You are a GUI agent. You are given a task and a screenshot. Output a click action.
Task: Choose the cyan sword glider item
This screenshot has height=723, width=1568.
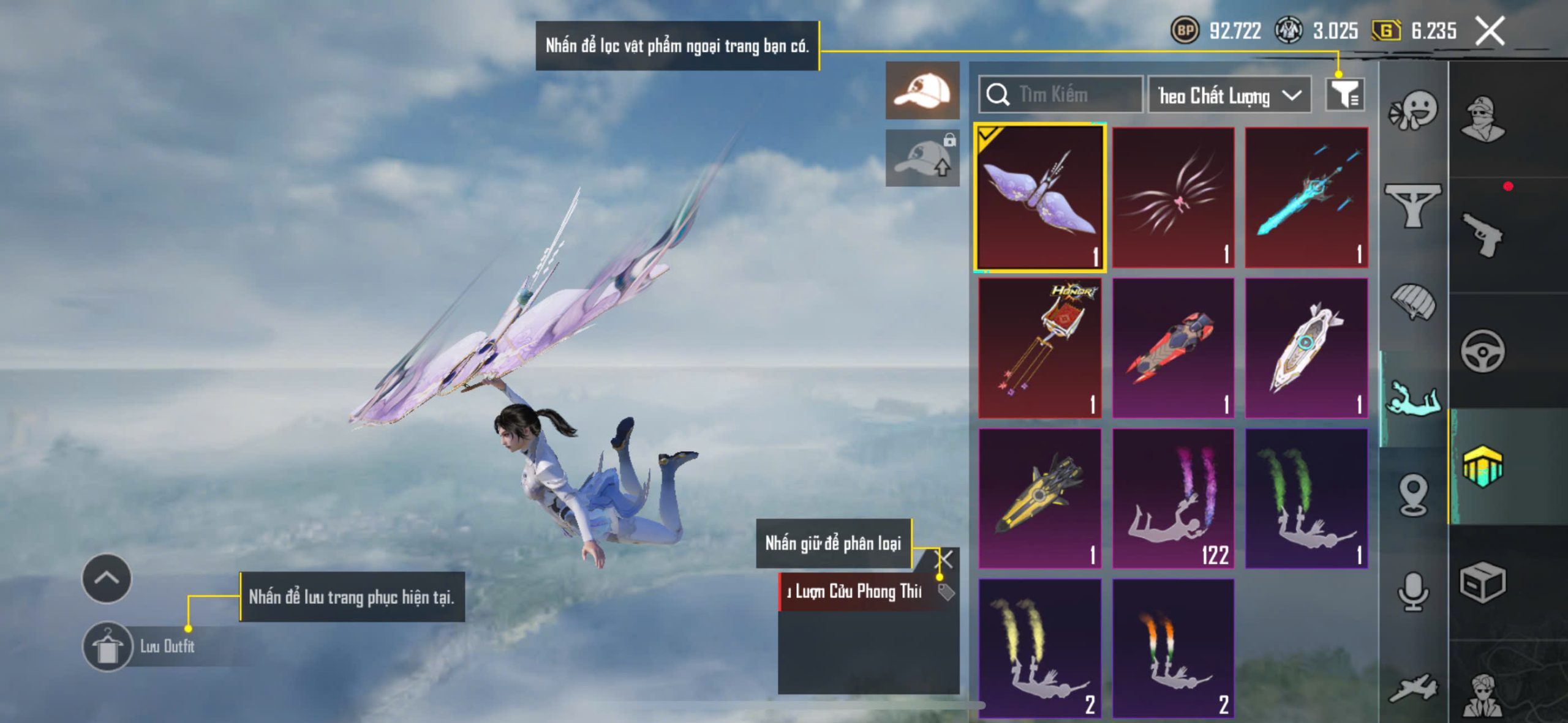point(1306,198)
